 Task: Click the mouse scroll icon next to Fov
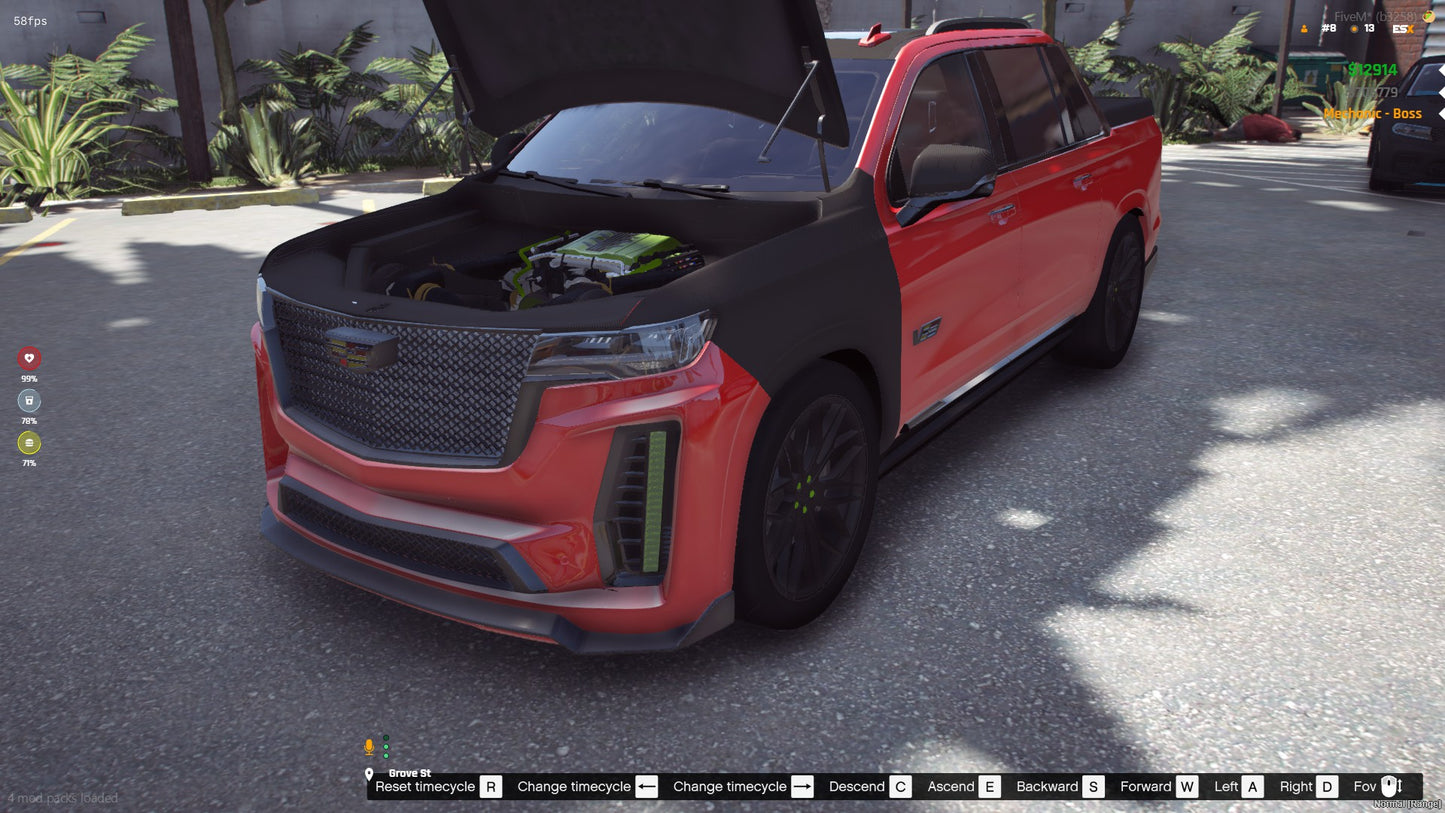pos(1389,786)
